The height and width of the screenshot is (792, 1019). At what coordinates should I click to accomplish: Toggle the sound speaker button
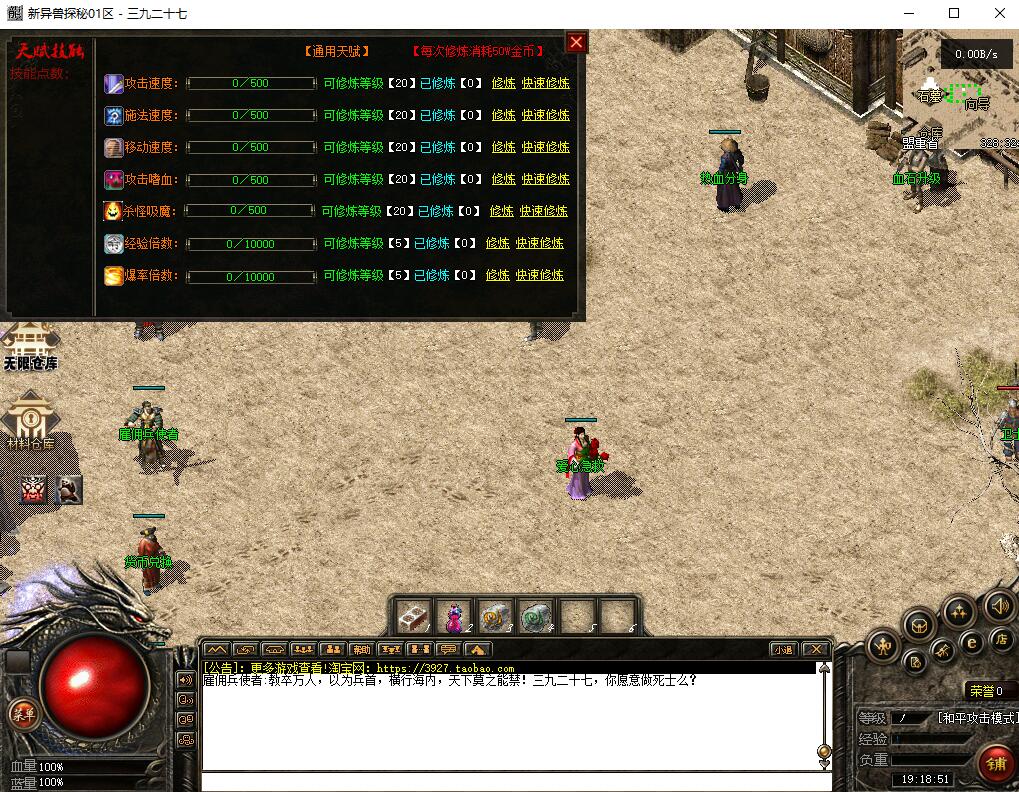[999, 606]
